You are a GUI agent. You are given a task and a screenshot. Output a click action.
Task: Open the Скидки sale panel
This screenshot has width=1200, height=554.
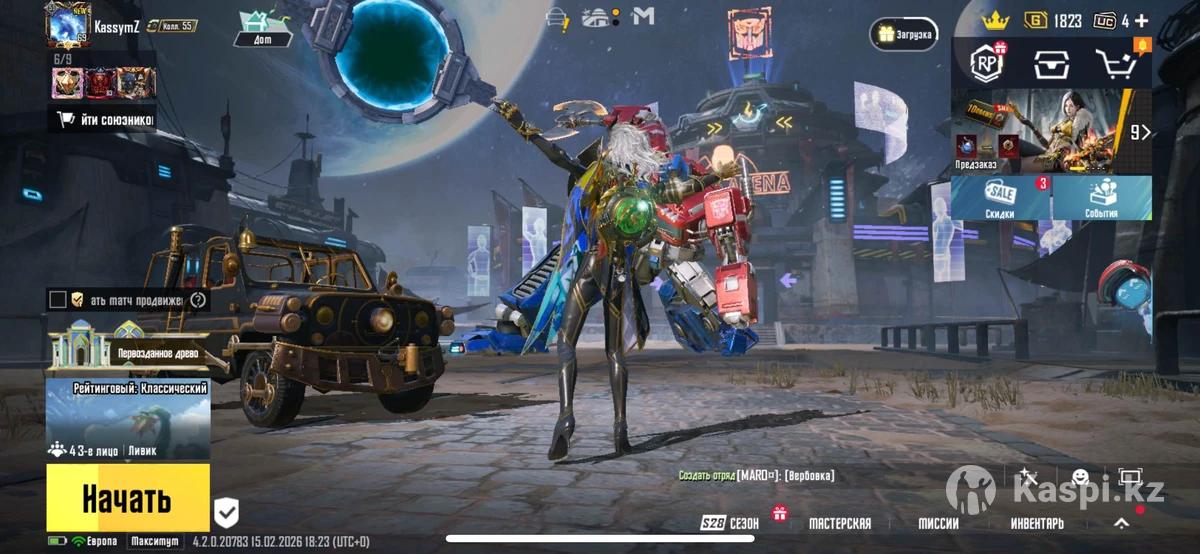click(999, 198)
